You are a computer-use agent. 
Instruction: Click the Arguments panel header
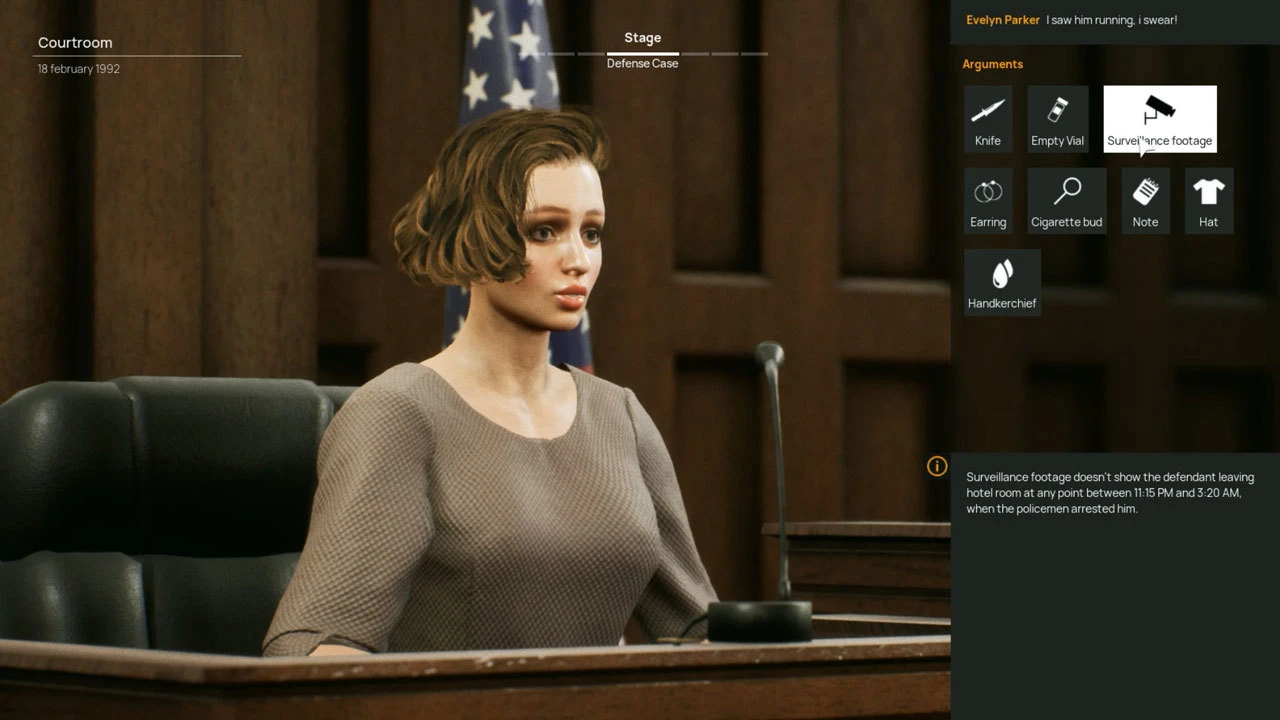tap(992, 63)
